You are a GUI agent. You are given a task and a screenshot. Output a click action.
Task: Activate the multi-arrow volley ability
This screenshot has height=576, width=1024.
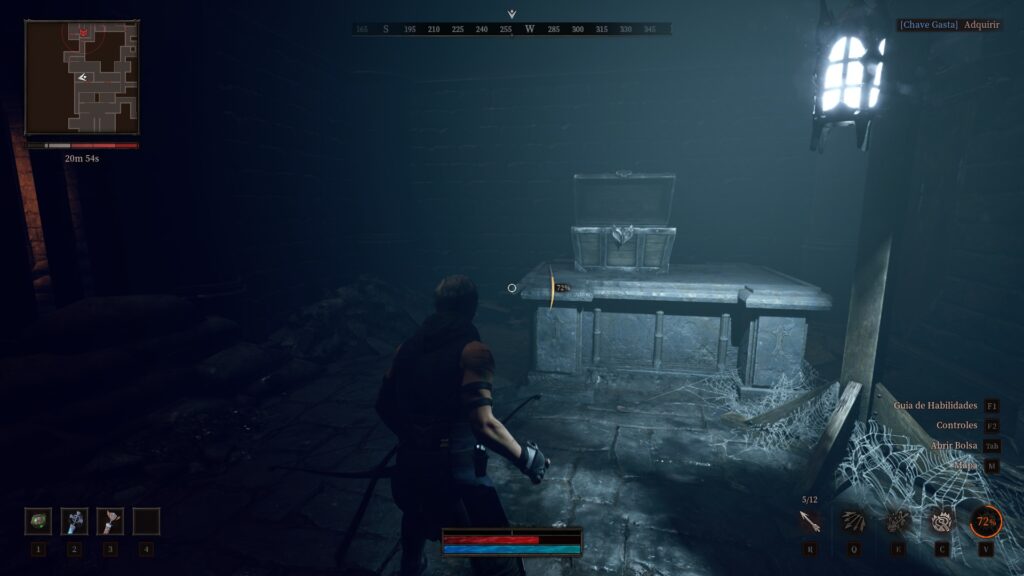(x=853, y=521)
